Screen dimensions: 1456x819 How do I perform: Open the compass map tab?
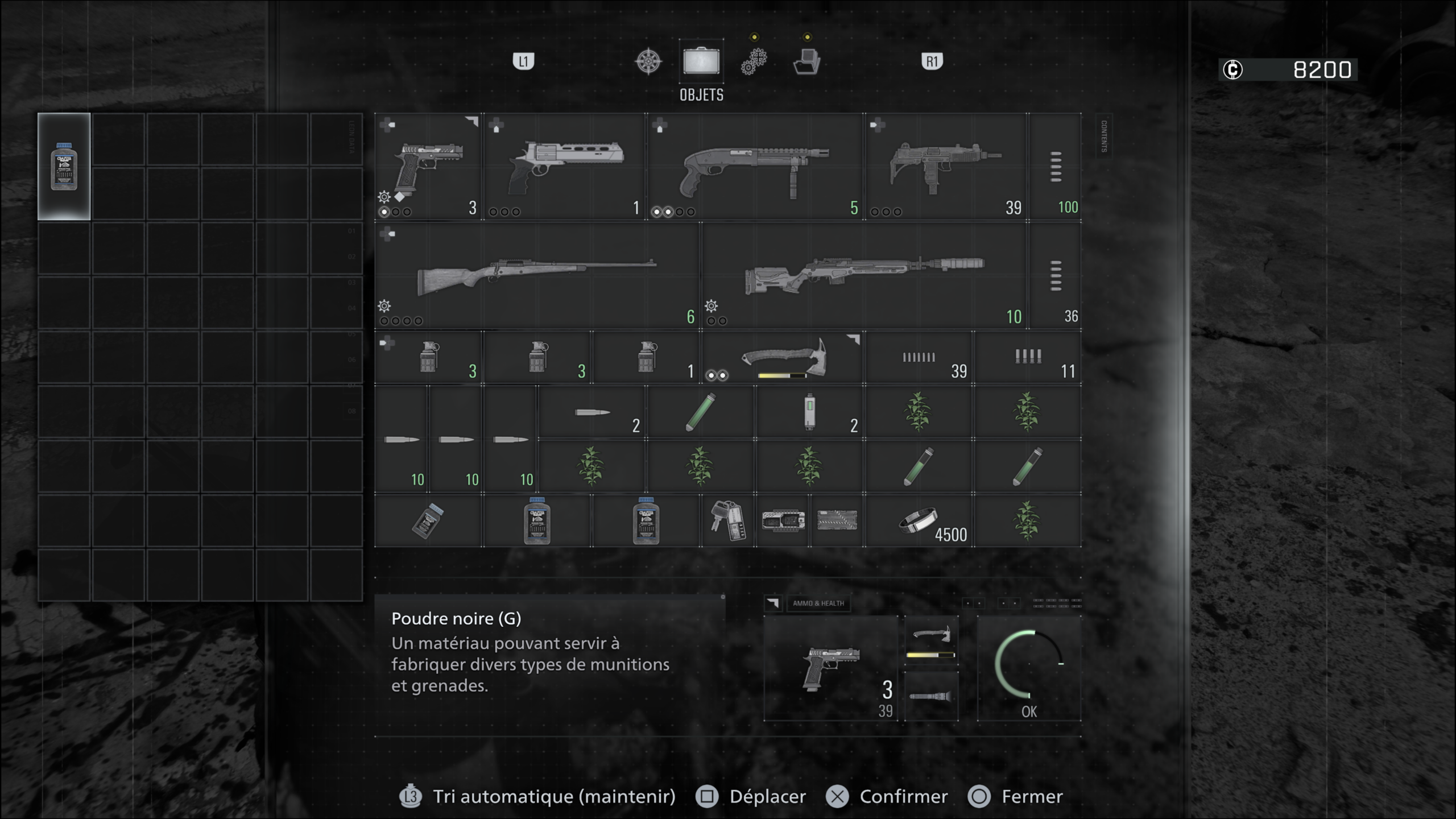pyautogui.click(x=648, y=61)
